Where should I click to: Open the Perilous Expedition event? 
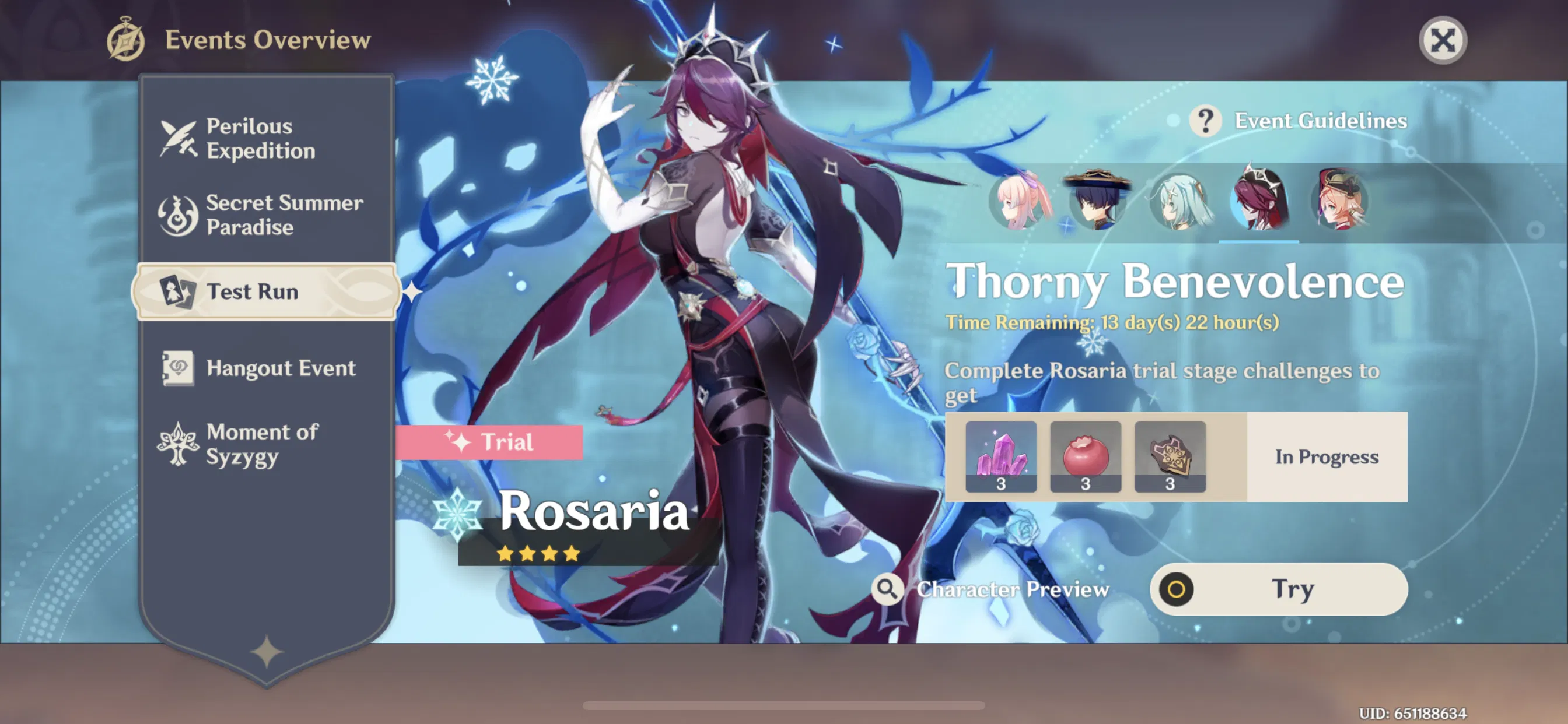(262, 139)
